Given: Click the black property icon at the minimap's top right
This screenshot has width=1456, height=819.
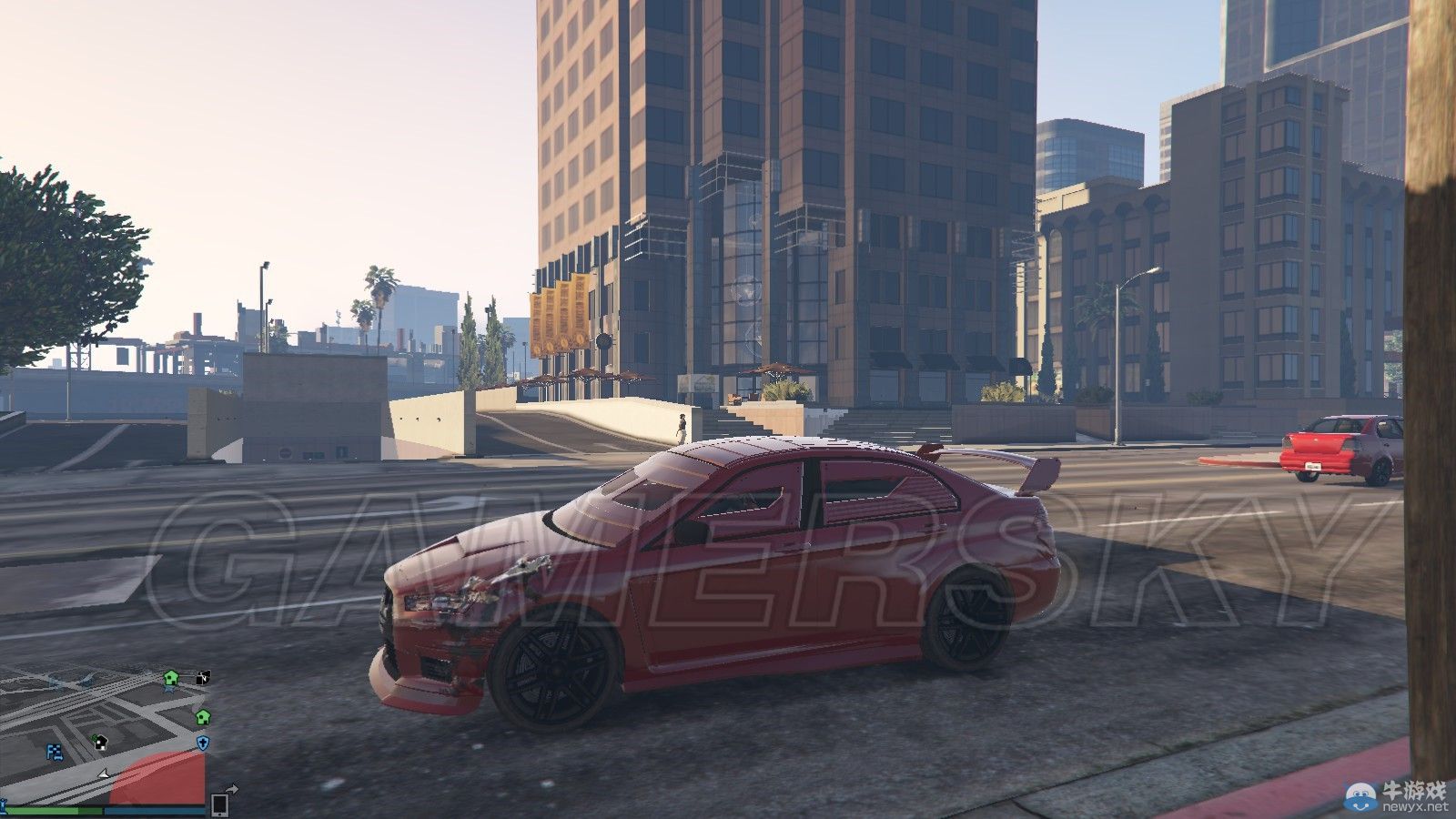Looking at the screenshot, I should tap(202, 678).
